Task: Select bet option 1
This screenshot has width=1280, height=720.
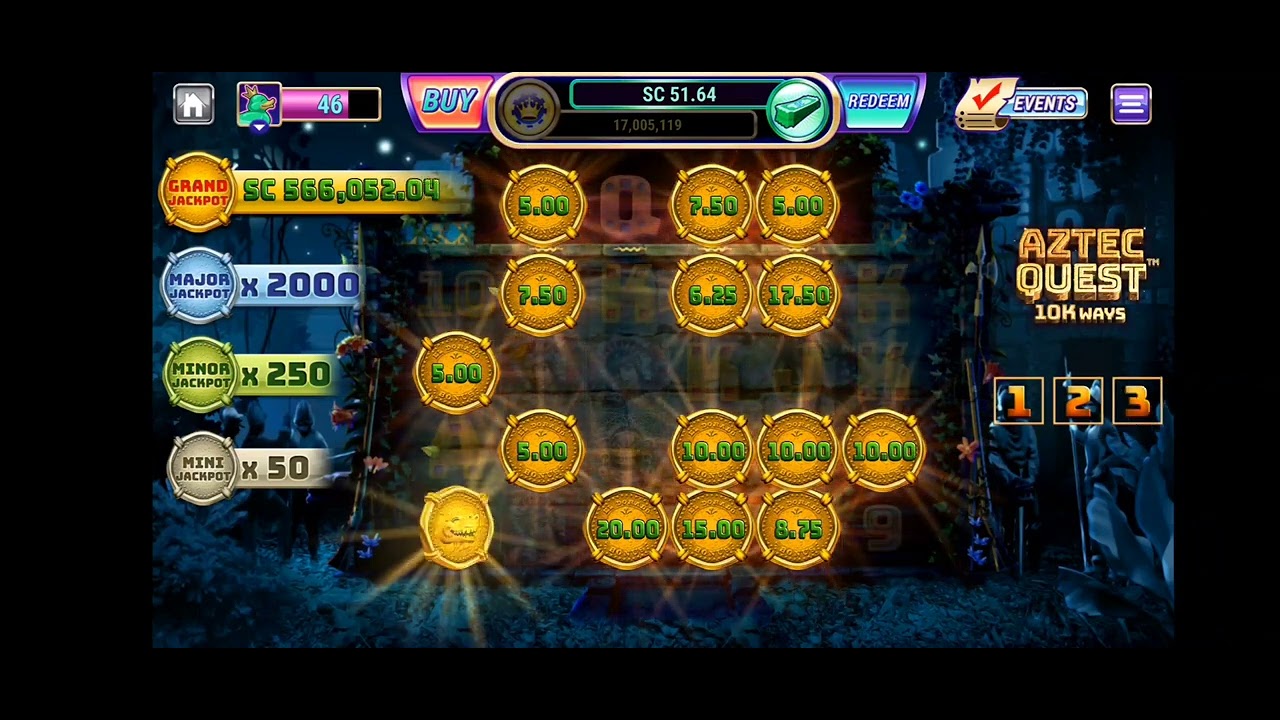Action: (x=1018, y=401)
